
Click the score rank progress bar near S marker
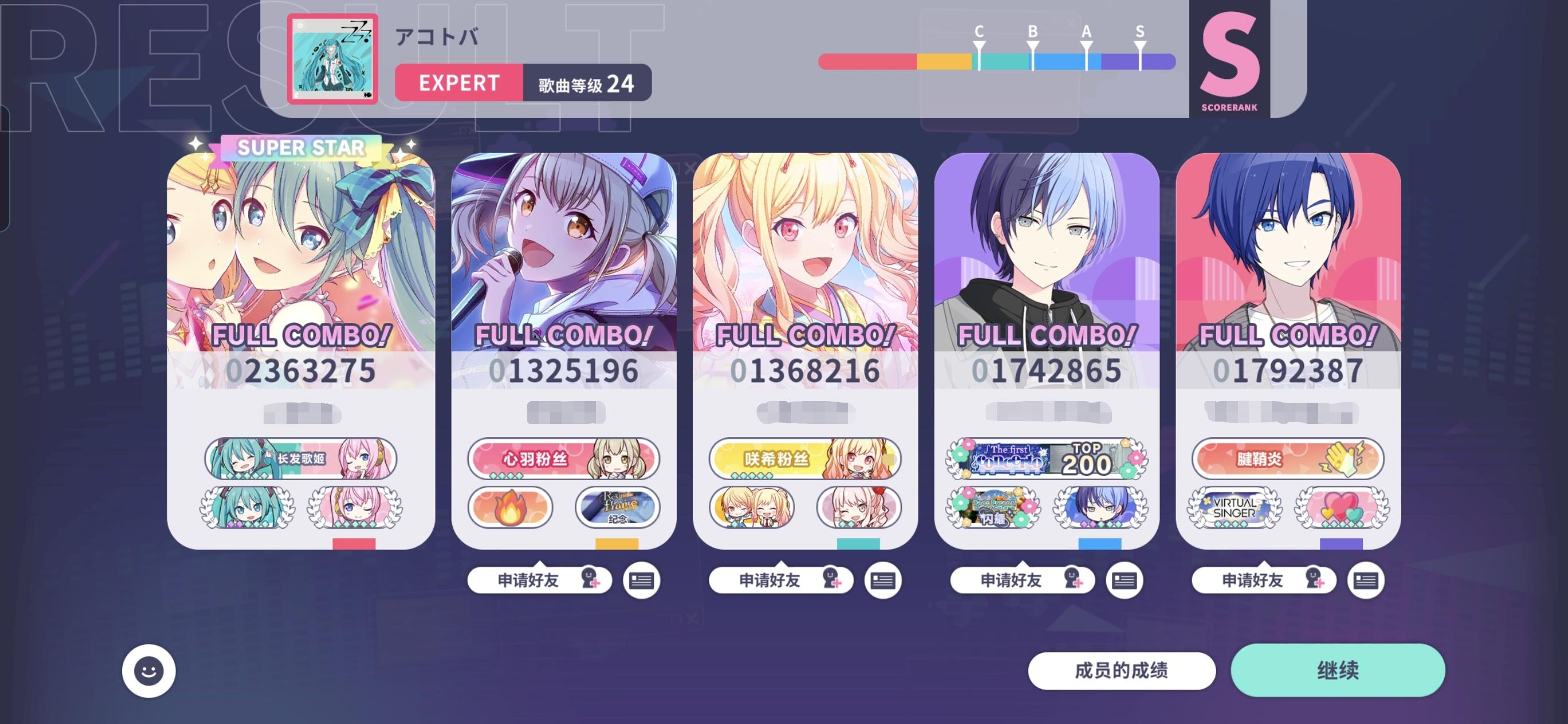click(x=1141, y=60)
